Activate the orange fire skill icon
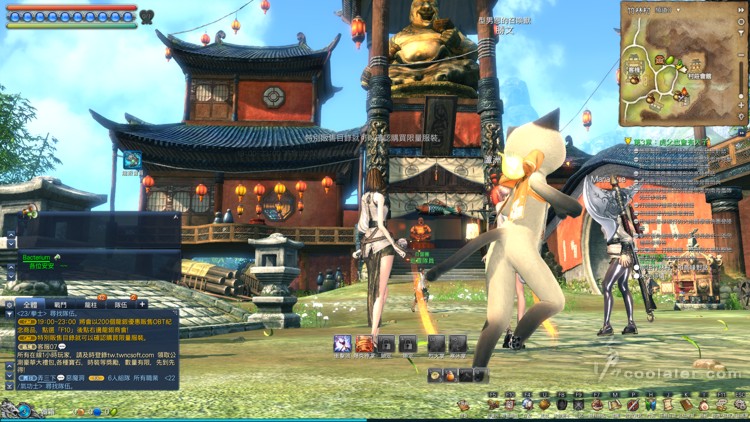 (x=365, y=343)
